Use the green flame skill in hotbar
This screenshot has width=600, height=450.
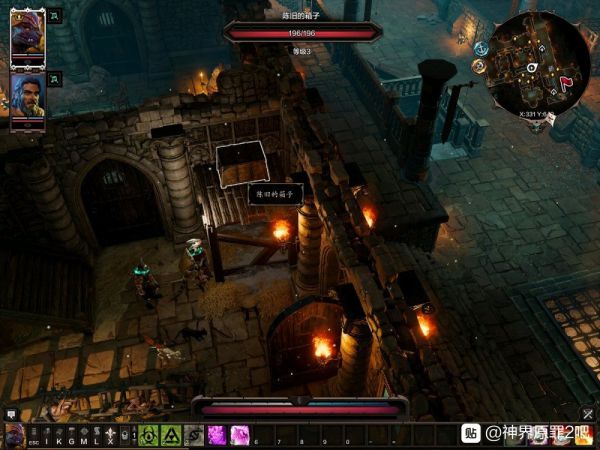pos(147,435)
